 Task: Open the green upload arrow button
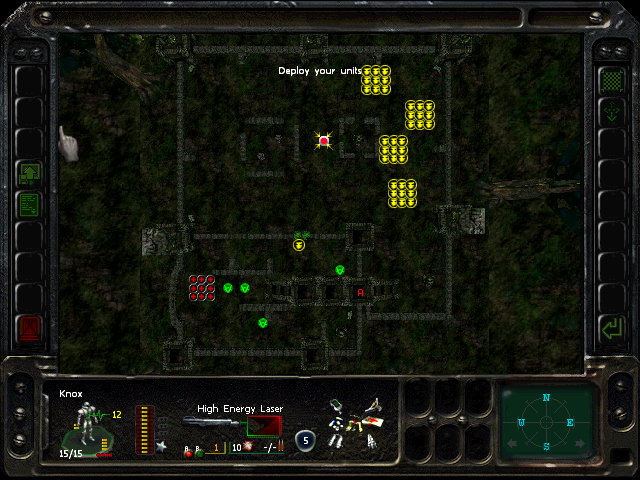29,174
